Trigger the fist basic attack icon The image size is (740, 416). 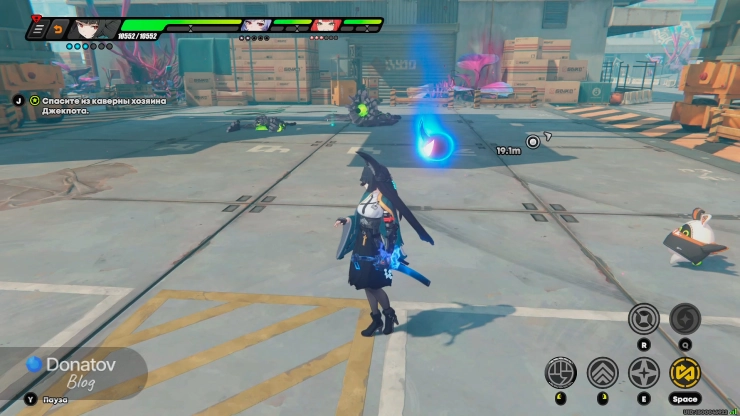click(560, 372)
